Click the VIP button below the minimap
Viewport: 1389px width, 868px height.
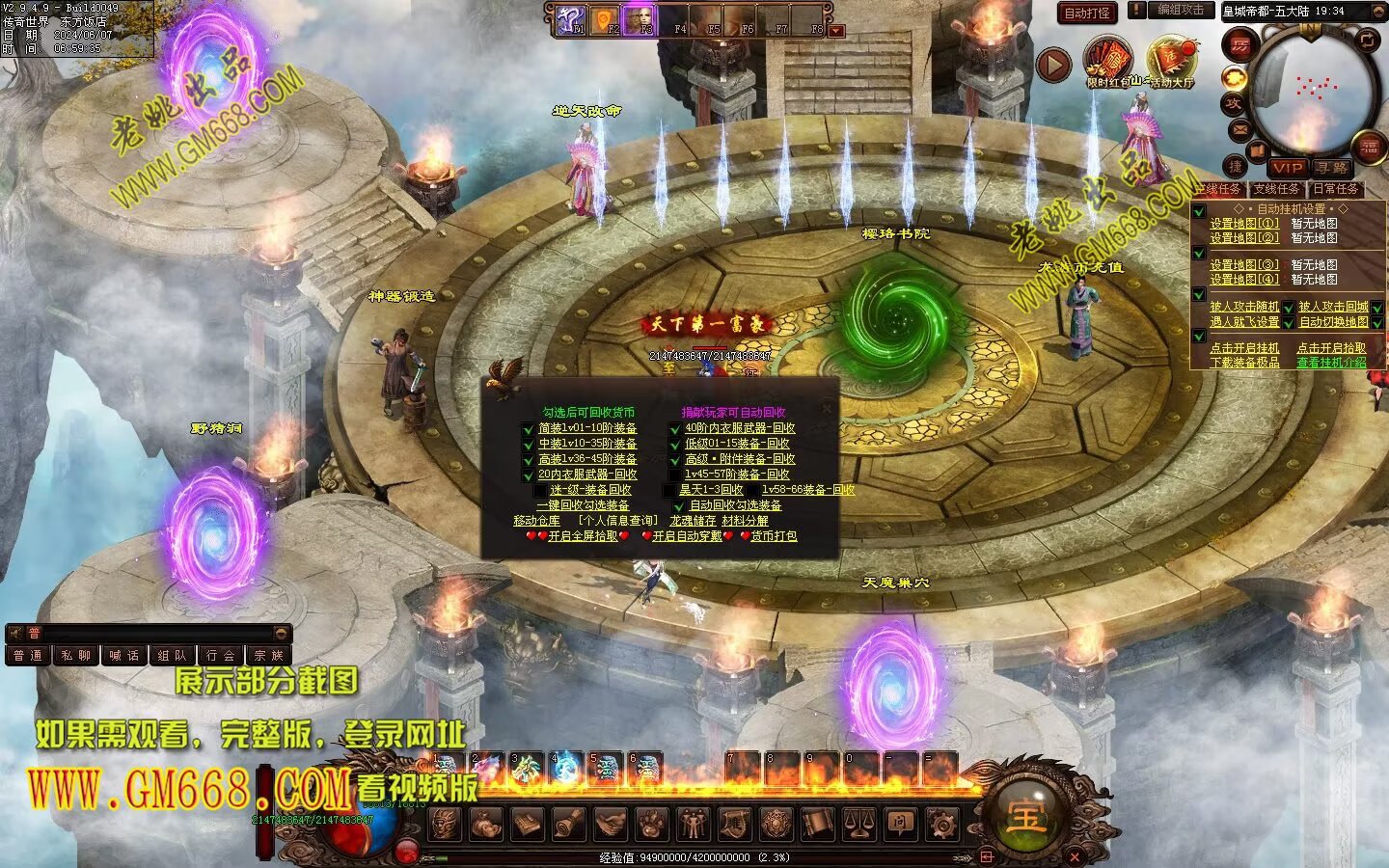(x=1287, y=168)
